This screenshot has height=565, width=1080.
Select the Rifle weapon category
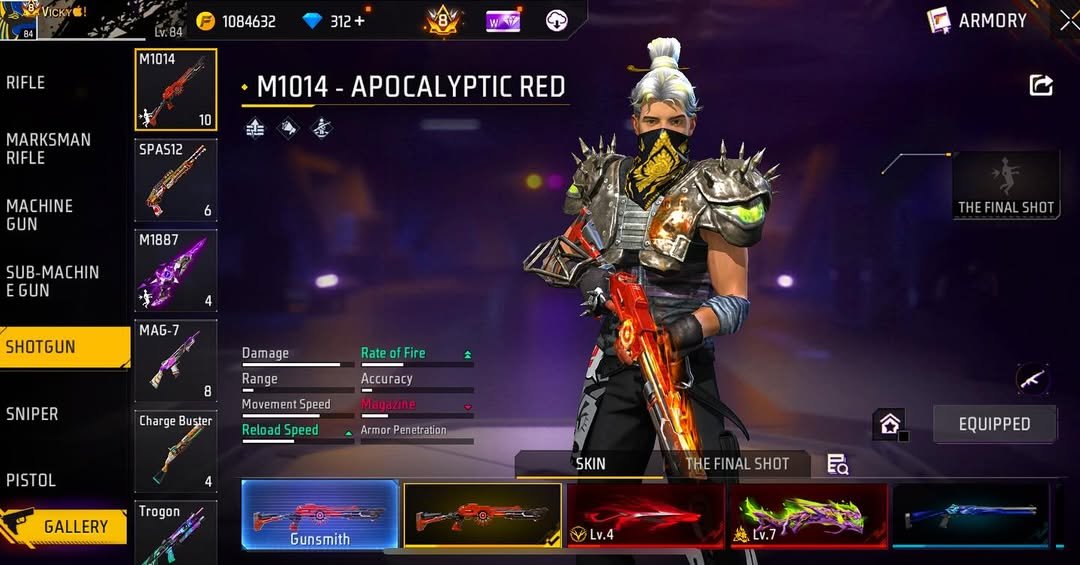[x=26, y=83]
